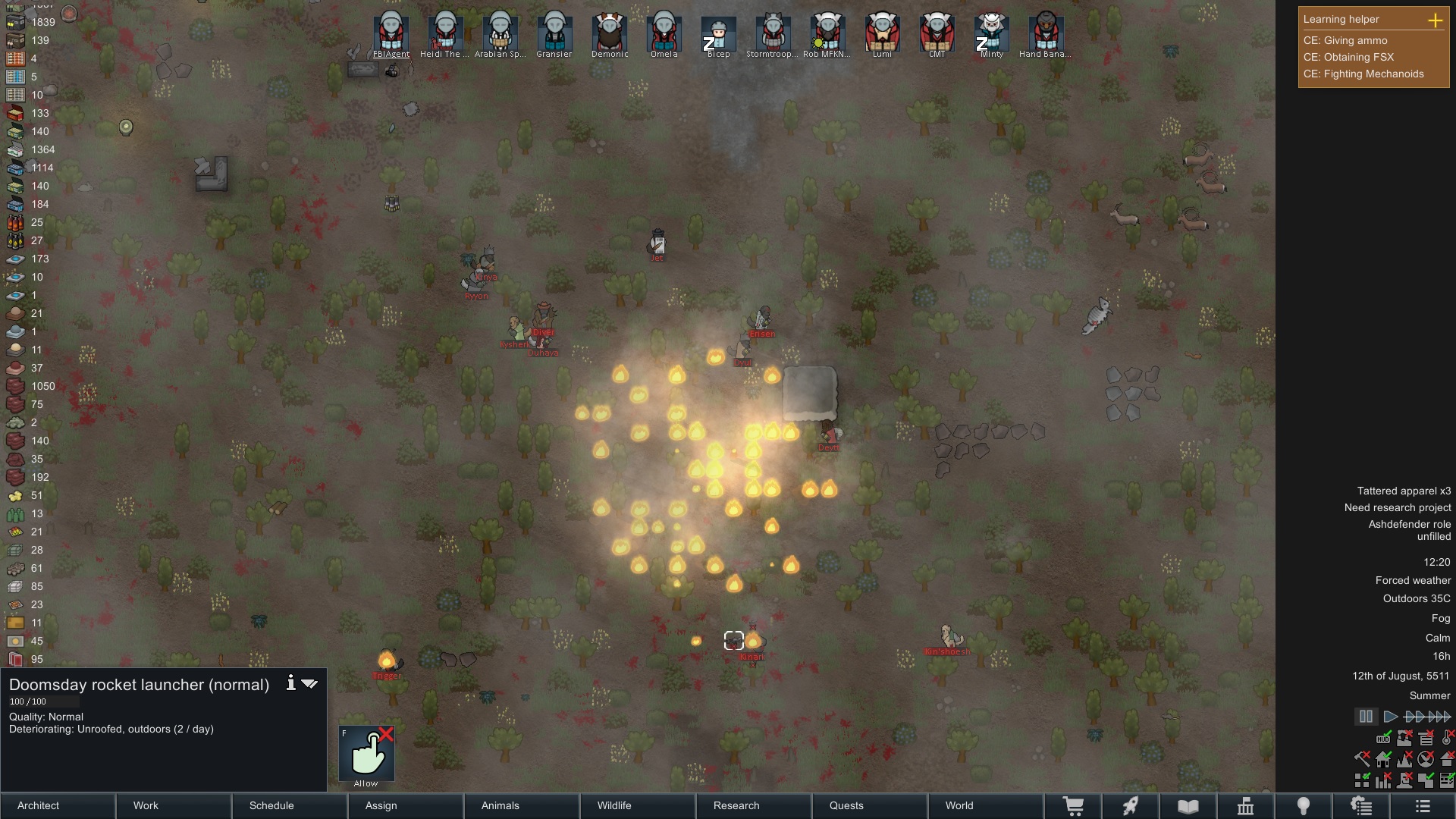Click the mod settings gear-list icon
This screenshot has width=1456, height=819.
(x=1362, y=806)
